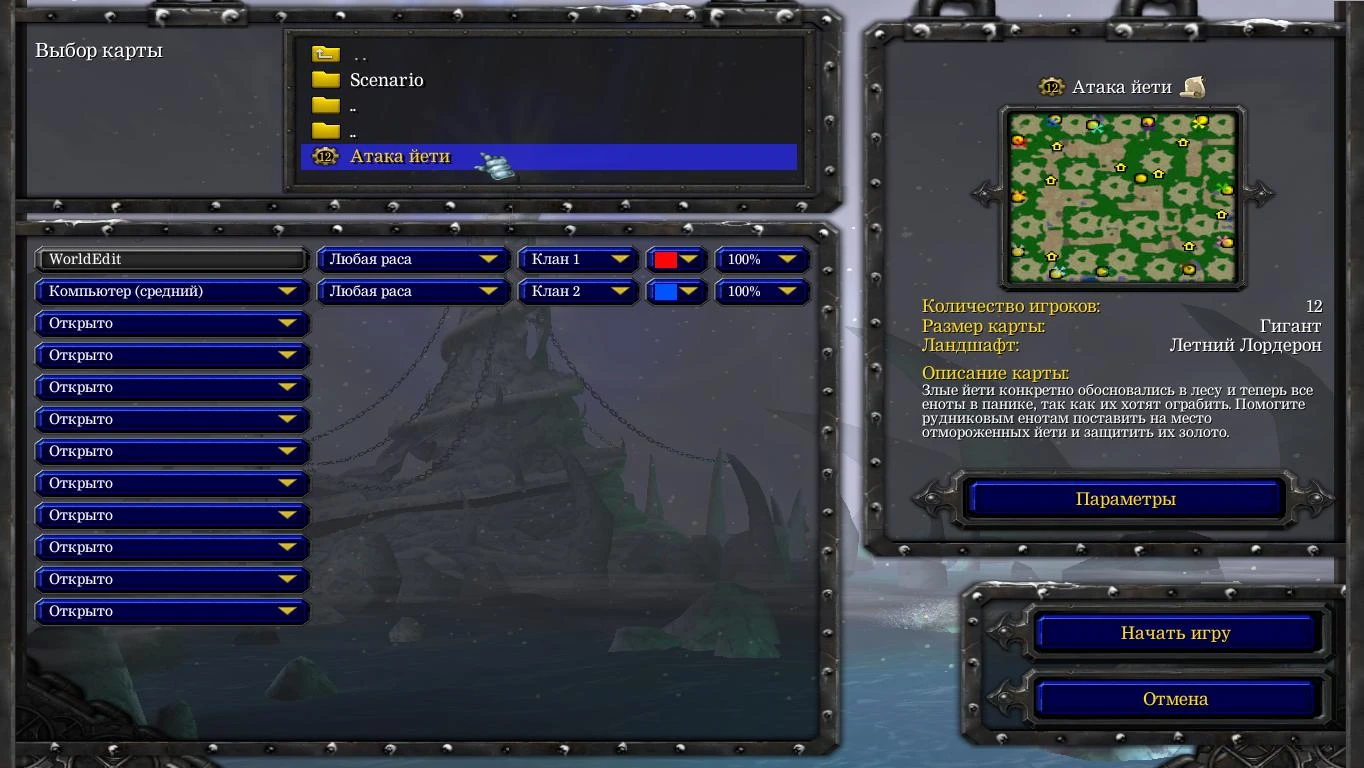1364x768 pixels.
Task: Click the second '..' folder icon in the list
Action: pos(325,106)
